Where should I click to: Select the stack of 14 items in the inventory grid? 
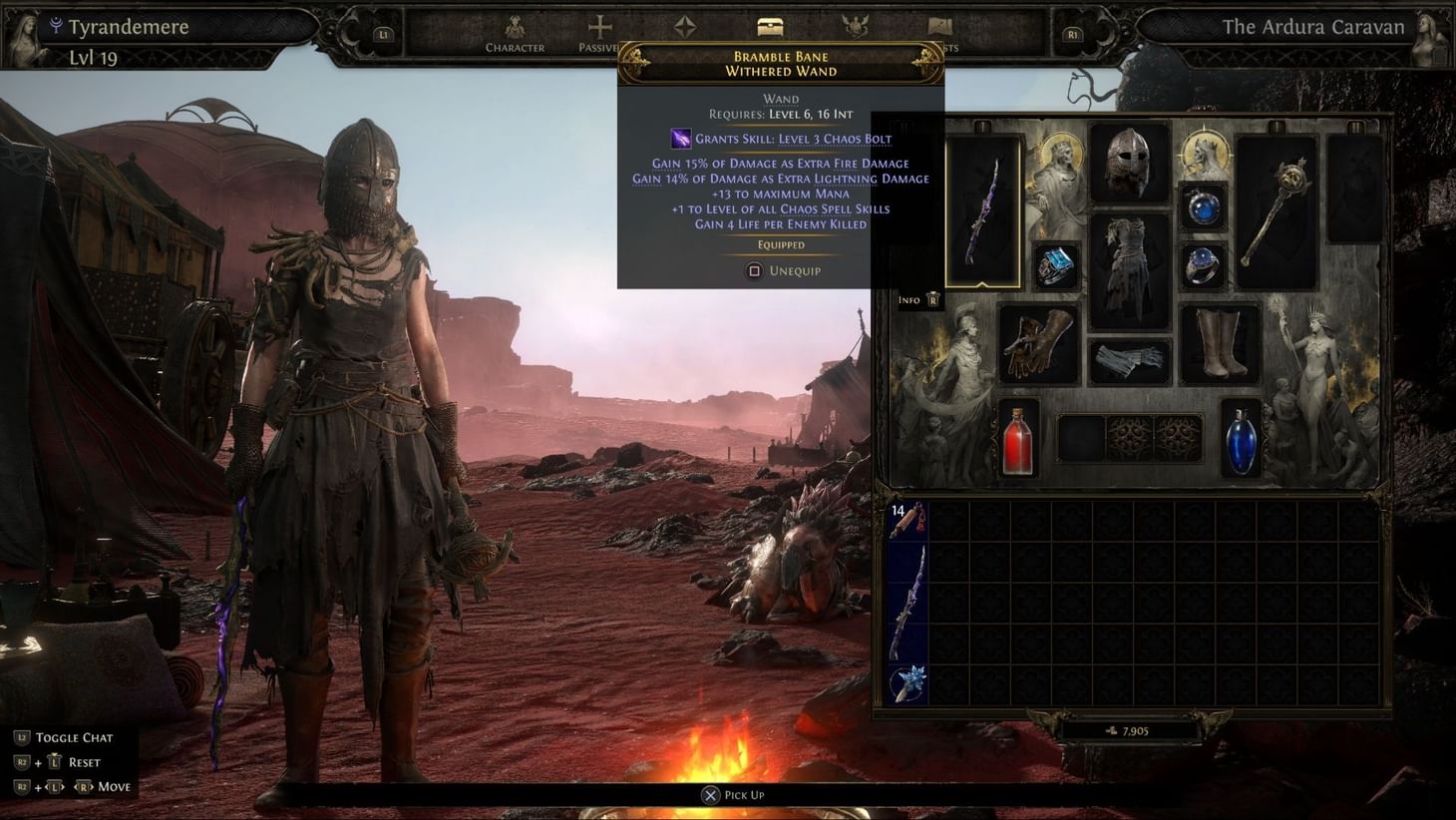(908, 519)
